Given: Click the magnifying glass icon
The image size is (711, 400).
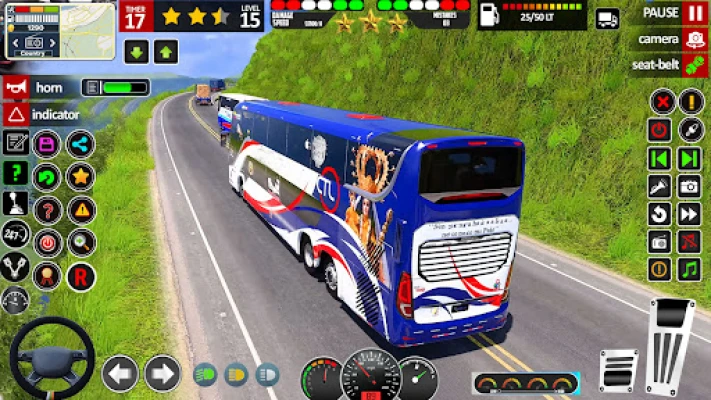Looking at the screenshot, I should click(x=81, y=242).
